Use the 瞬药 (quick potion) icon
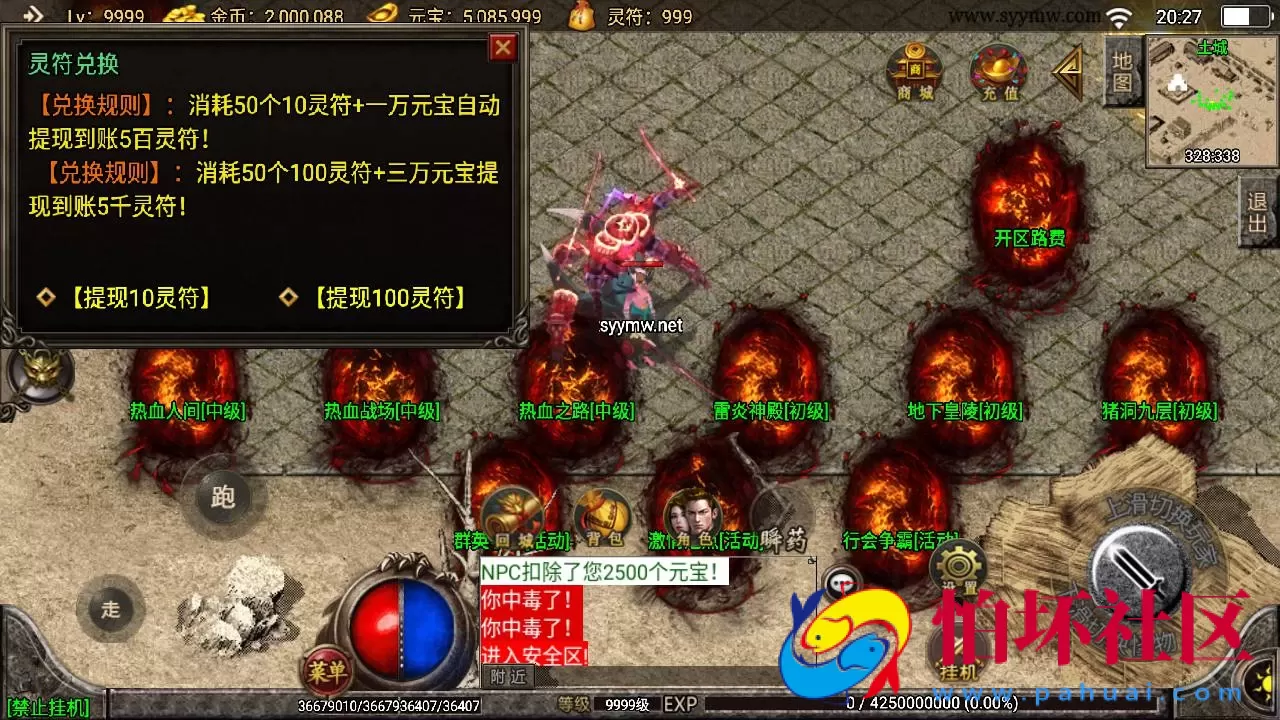Image resolution: width=1280 pixels, height=720 pixels. [x=785, y=512]
